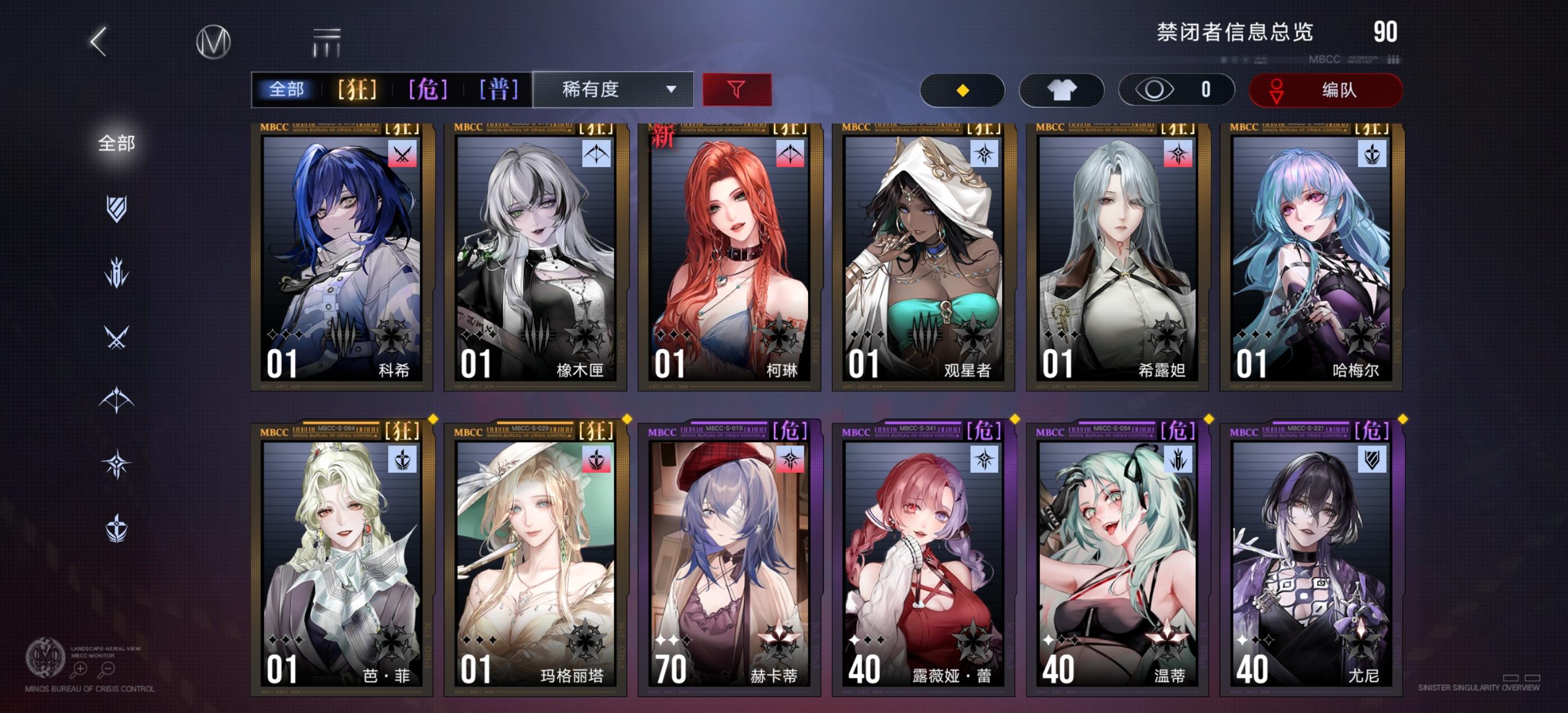Image resolution: width=1568 pixels, height=713 pixels.
Task: Toggle the costume shirt display option
Action: (x=1062, y=90)
